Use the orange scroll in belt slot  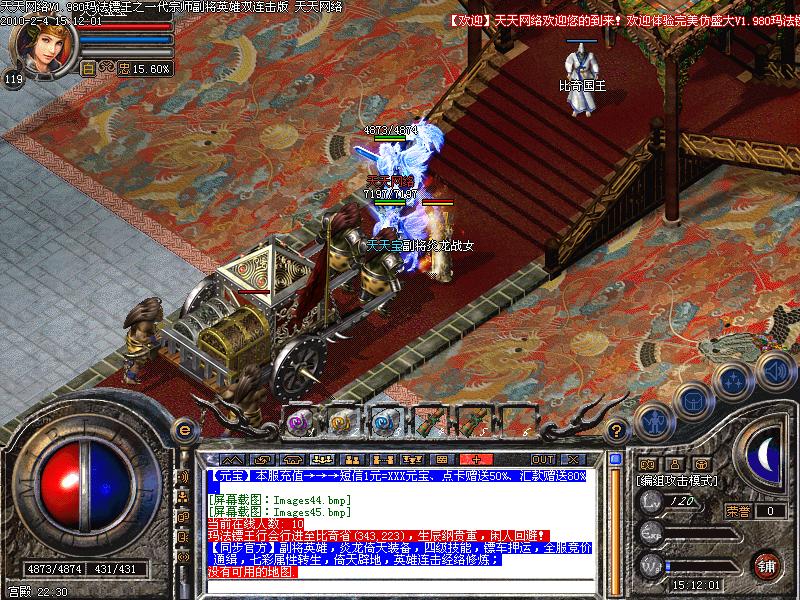coord(340,422)
